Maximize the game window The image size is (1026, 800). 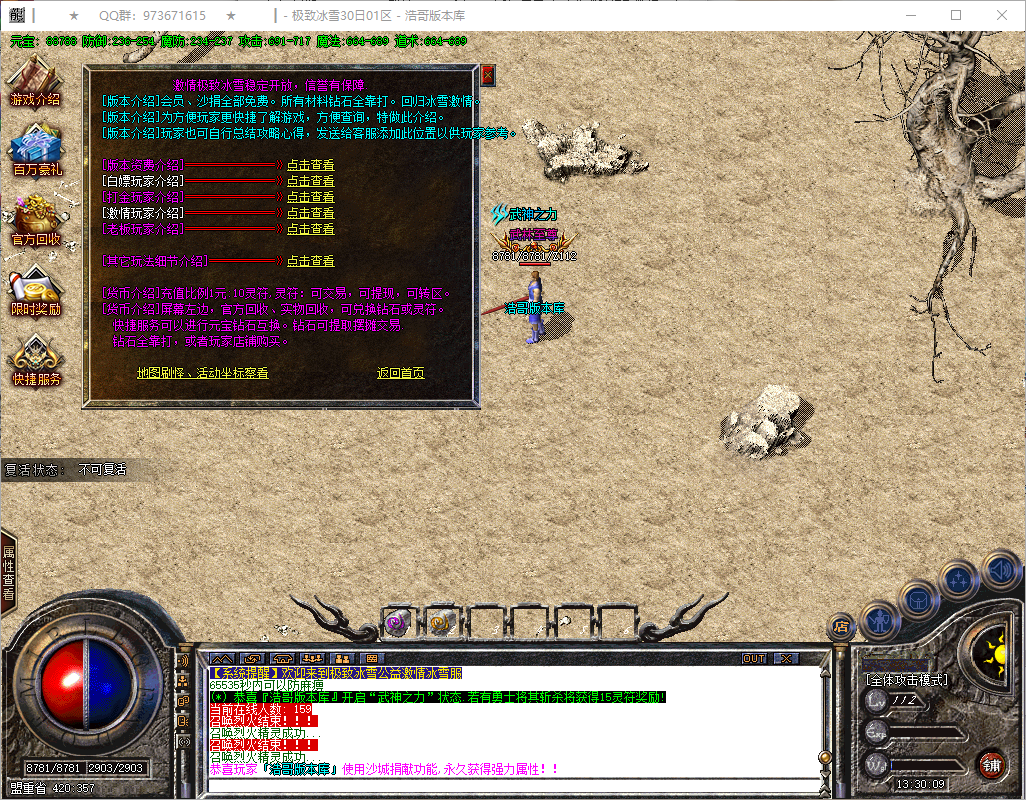click(x=956, y=16)
